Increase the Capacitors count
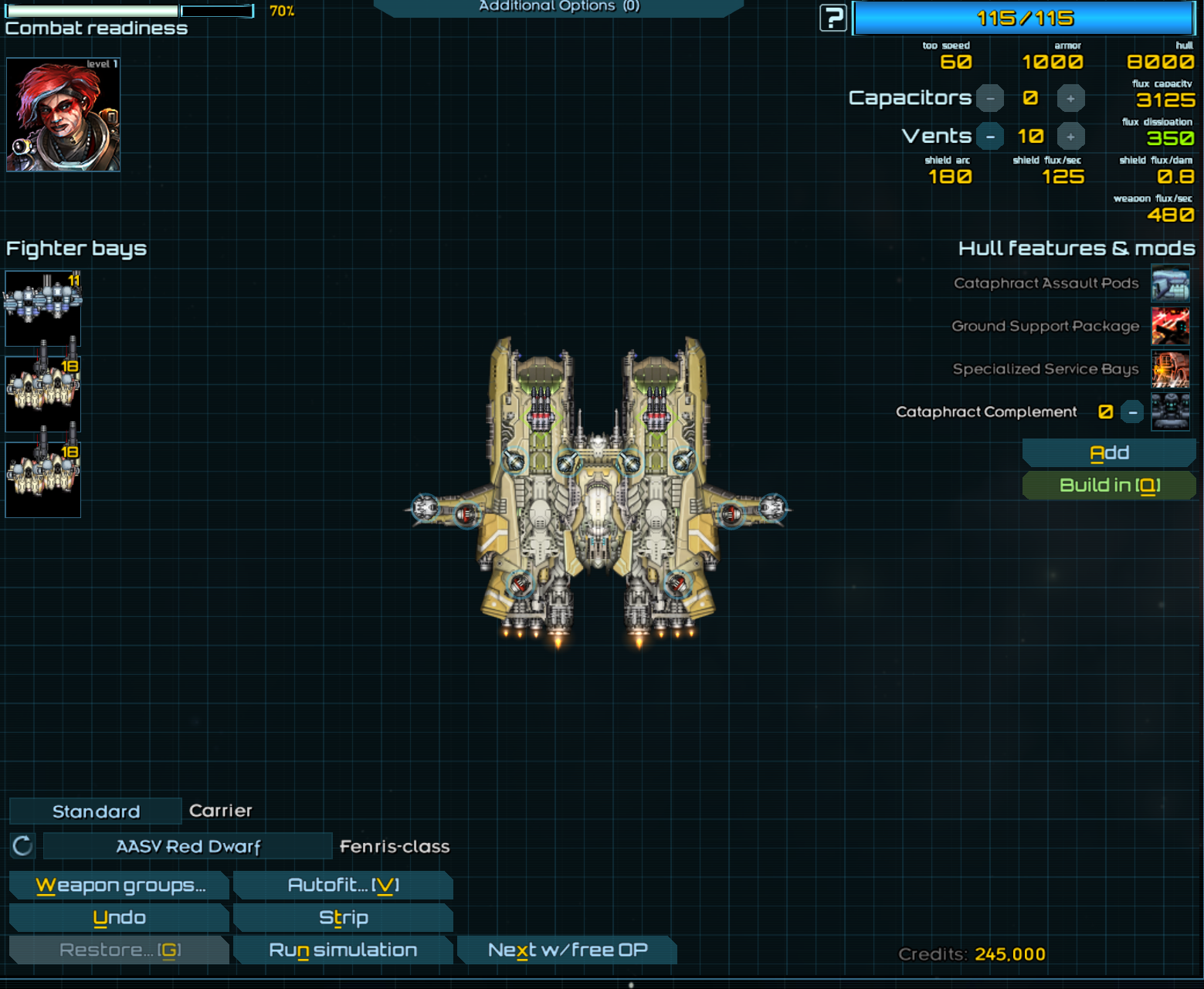 pyautogui.click(x=1070, y=99)
